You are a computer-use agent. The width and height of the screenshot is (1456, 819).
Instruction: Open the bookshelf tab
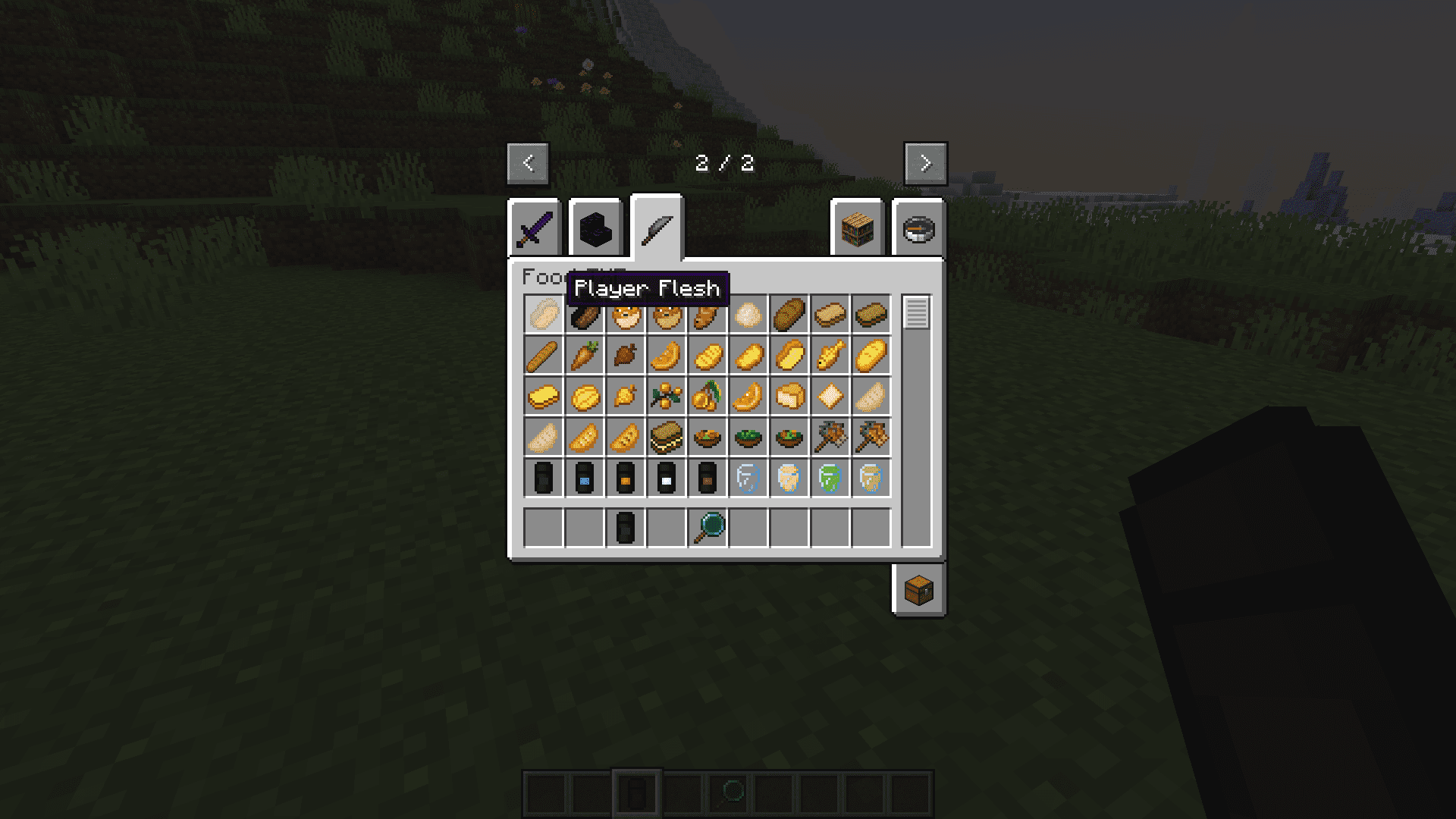coord(857,228)
